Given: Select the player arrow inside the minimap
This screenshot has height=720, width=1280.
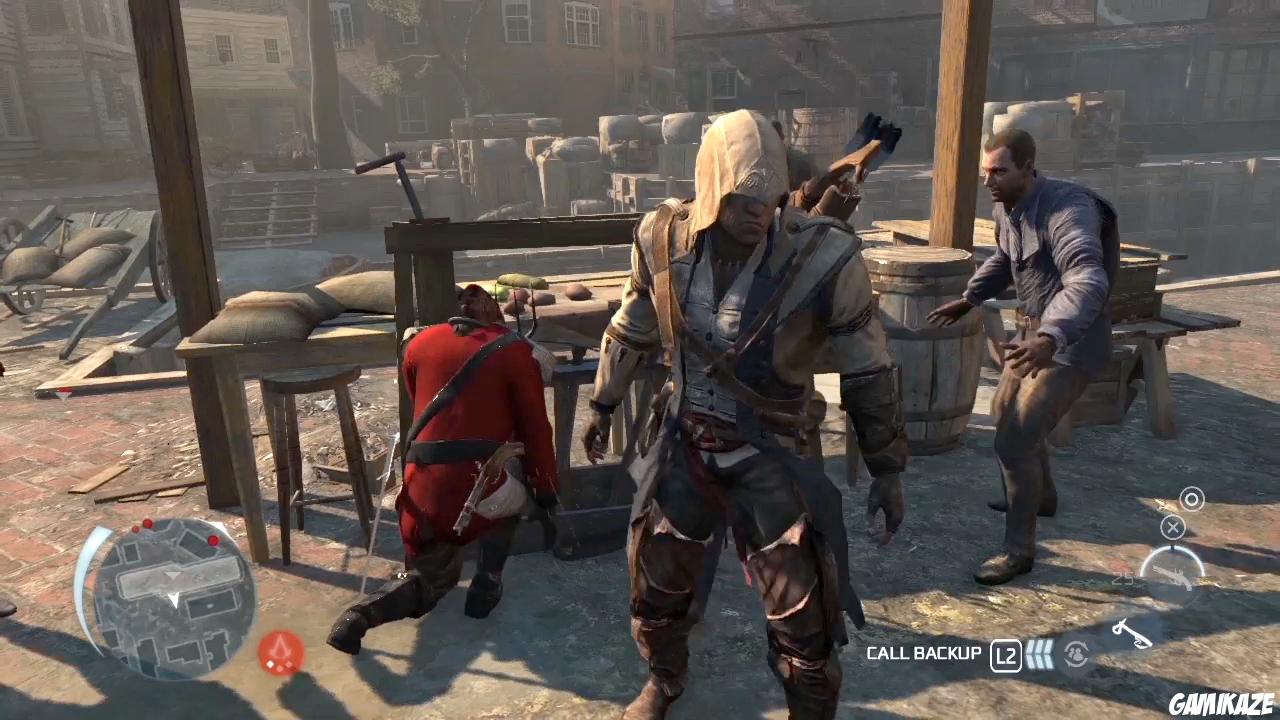Looking at the screenshot, I should 173,600.
